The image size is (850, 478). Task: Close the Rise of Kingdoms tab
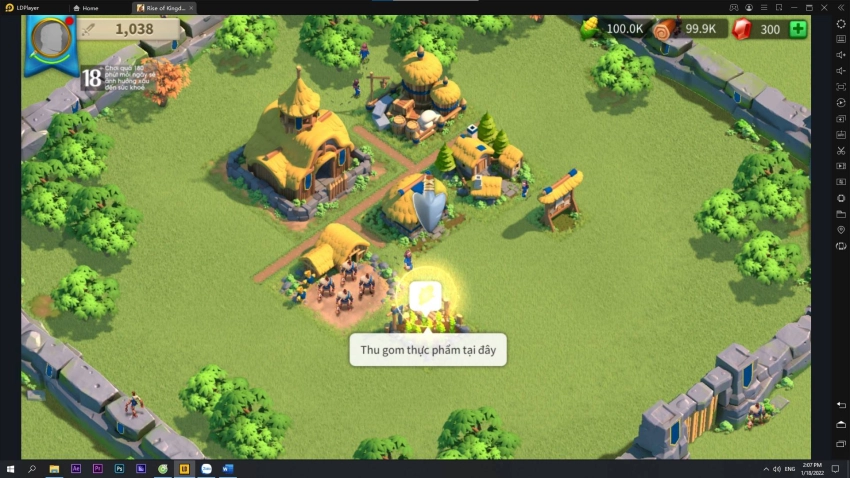191,7
